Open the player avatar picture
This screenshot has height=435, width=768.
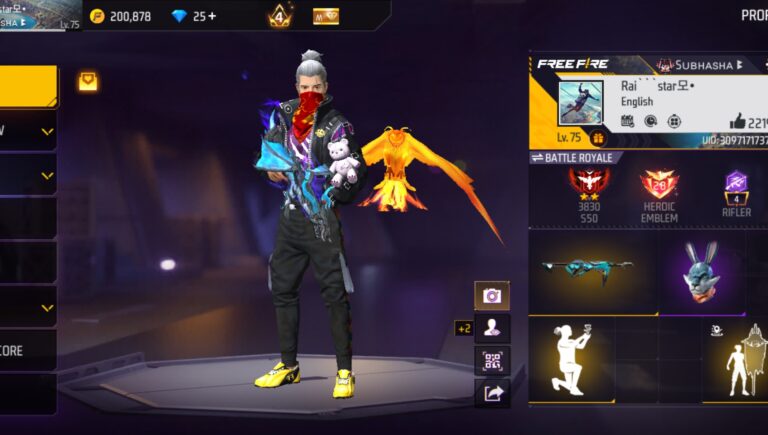pos(581,102)
